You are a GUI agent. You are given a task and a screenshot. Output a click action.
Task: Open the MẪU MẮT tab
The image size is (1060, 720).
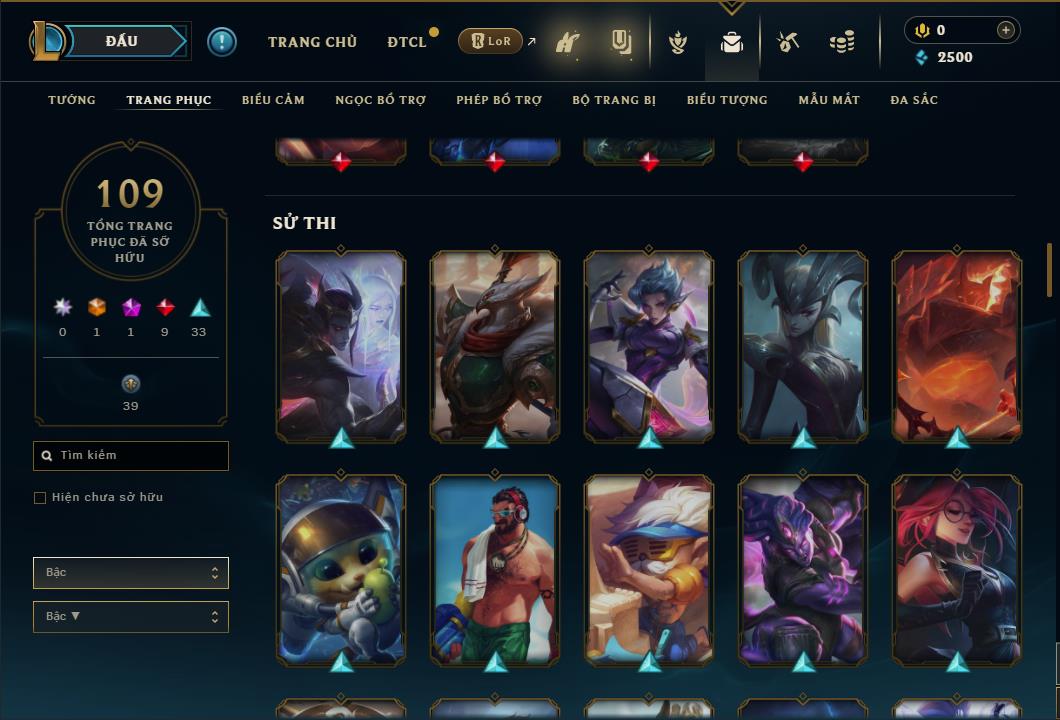point(829,100)
